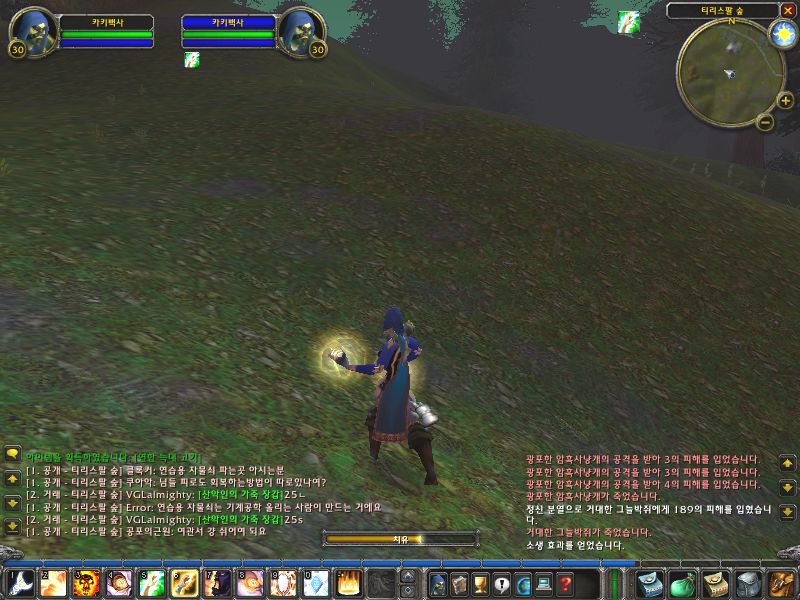
Task: Open the quest log exclamation button
Action: click(x=502, y=584)
